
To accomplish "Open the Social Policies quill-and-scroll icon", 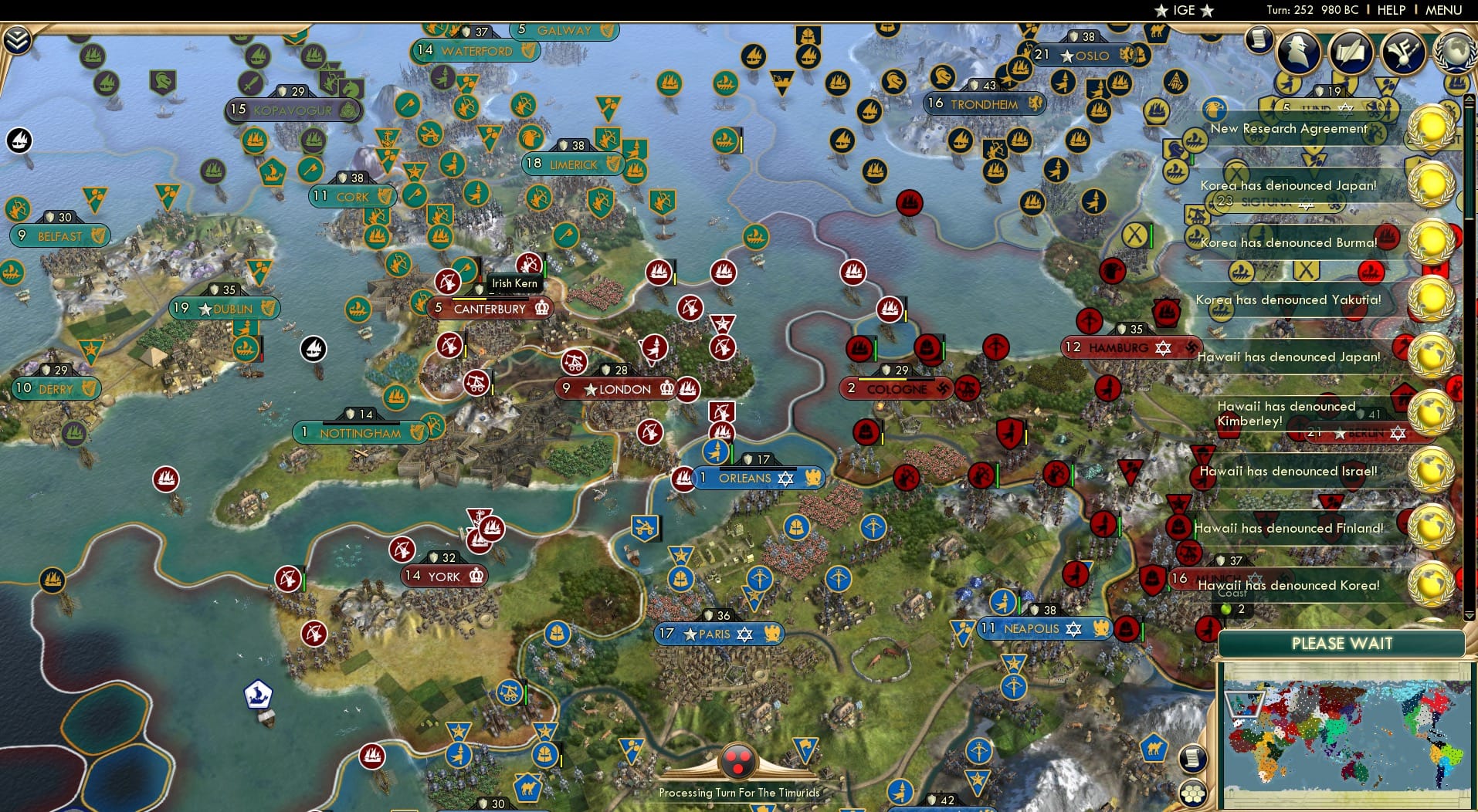I will [x=1351, y=52].
